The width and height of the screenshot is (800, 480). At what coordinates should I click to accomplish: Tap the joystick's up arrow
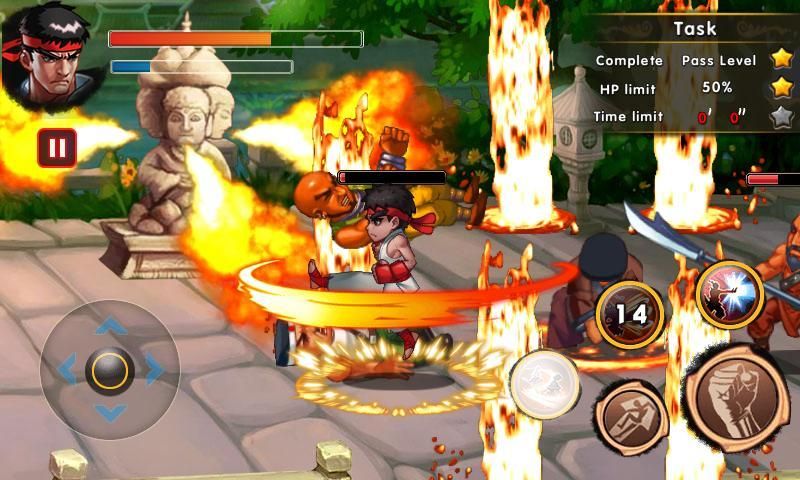(110, 326)
